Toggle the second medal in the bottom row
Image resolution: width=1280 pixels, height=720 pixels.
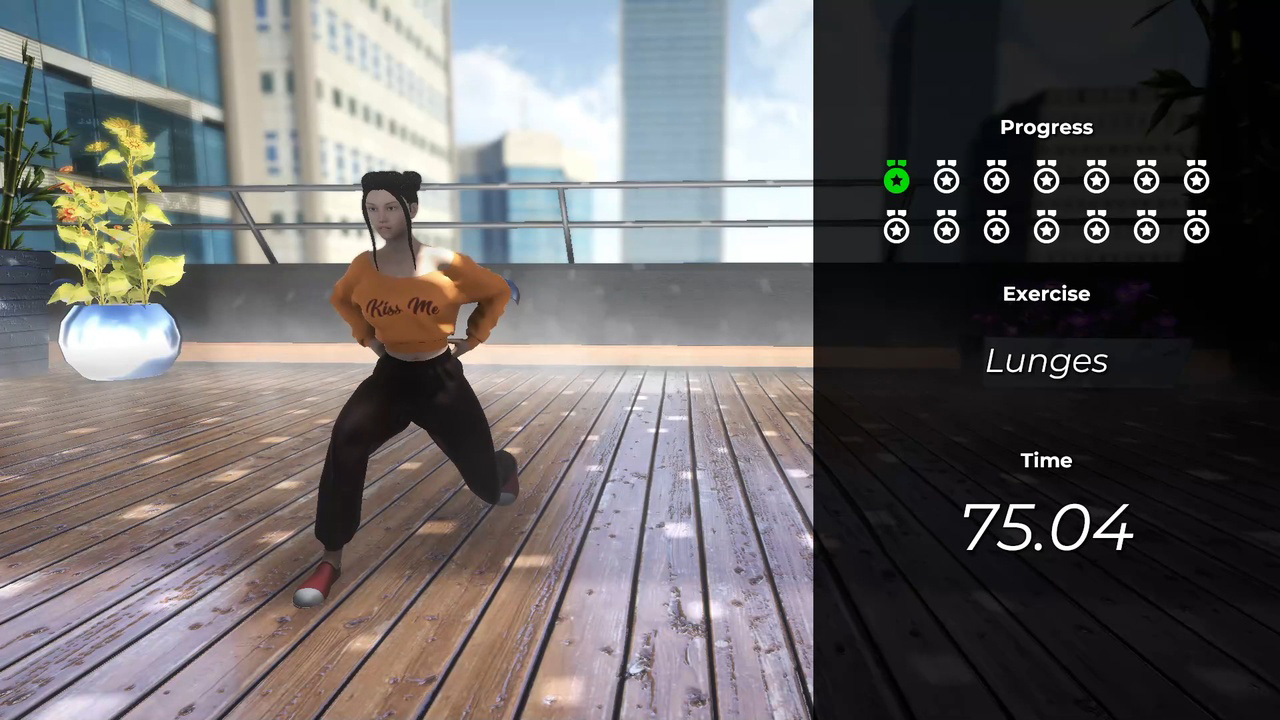(x=946, y=229)
